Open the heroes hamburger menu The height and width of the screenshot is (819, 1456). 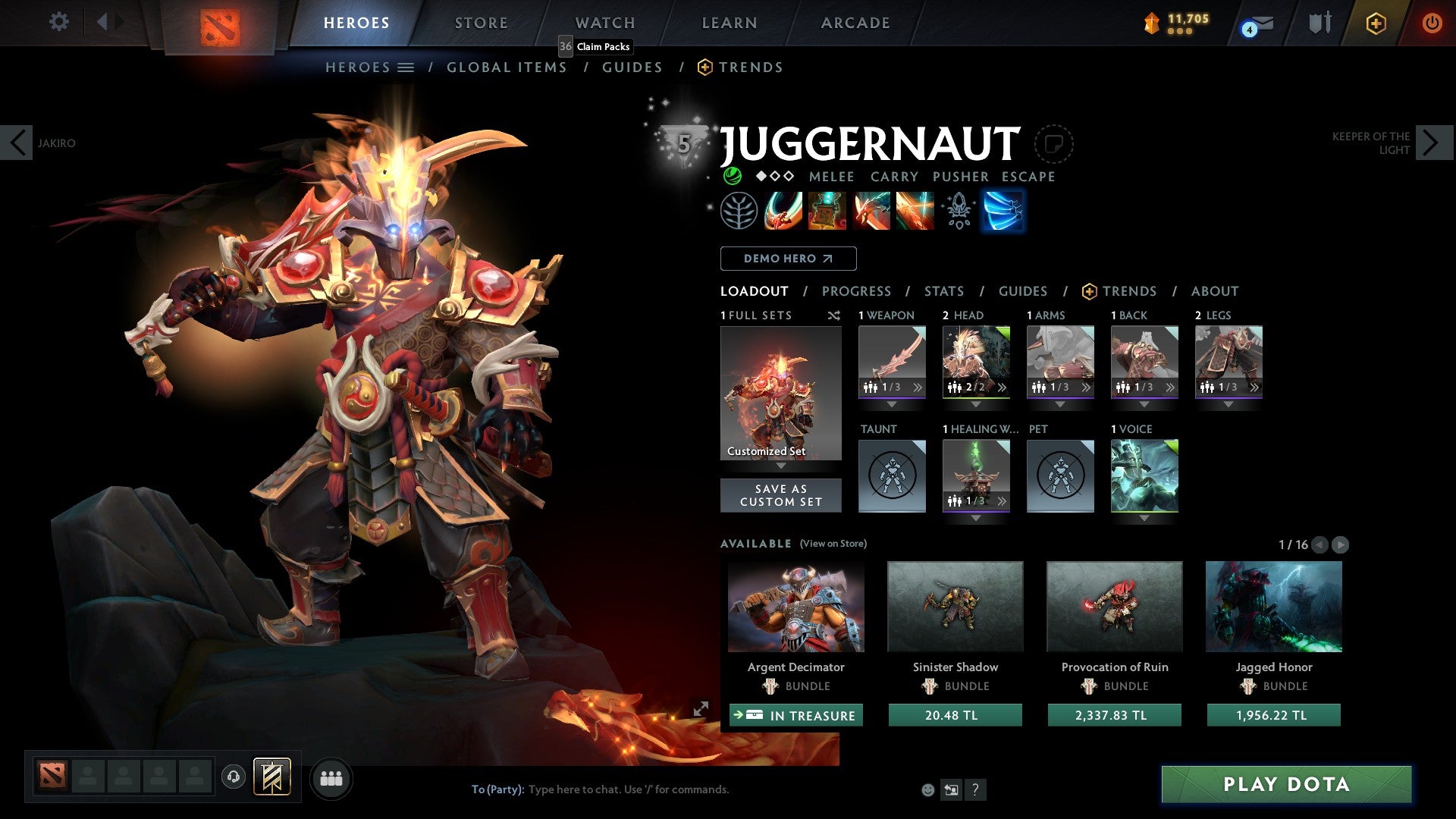click(x=406, y=67)
